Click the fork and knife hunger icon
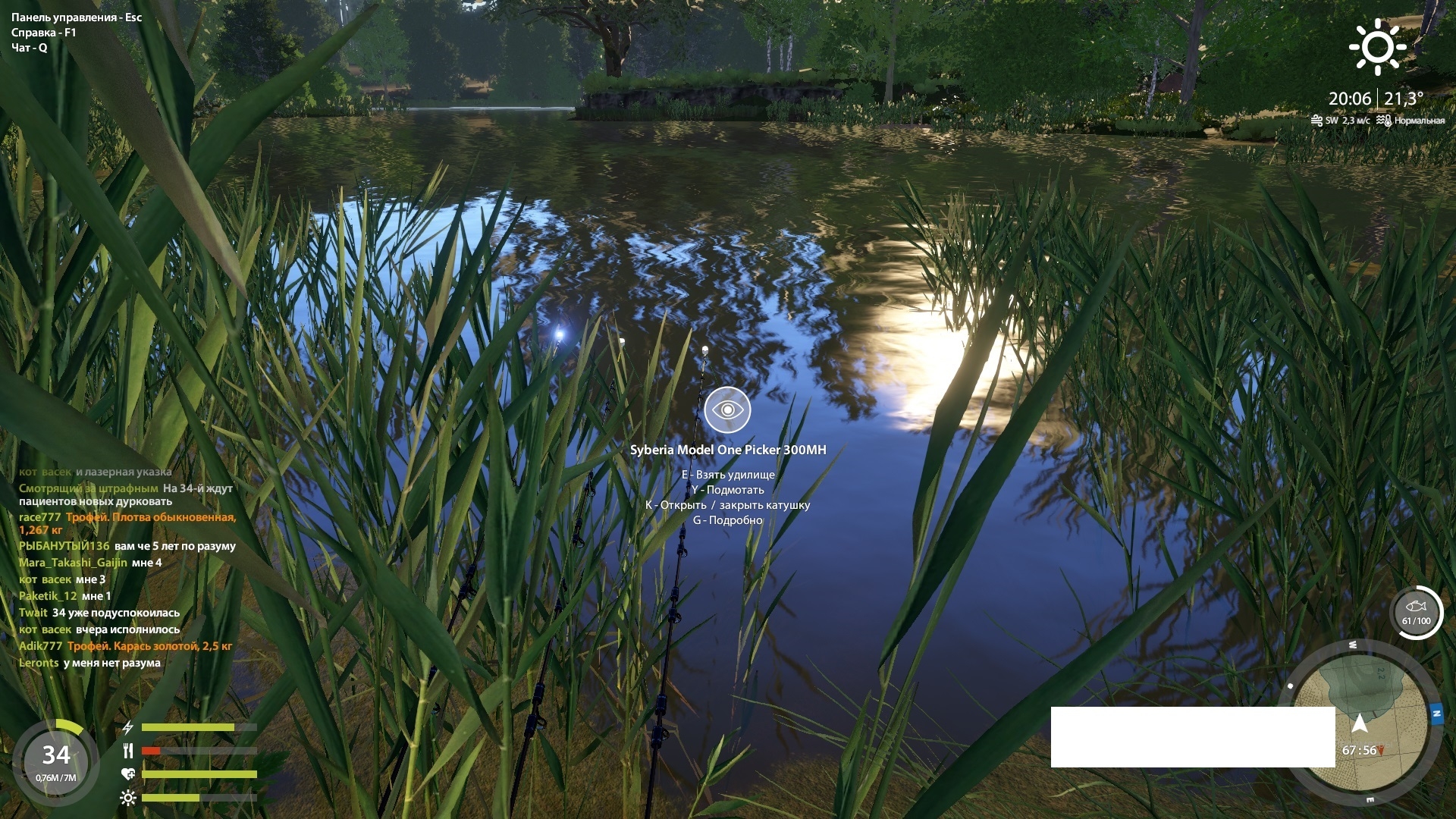 [128, 752]
